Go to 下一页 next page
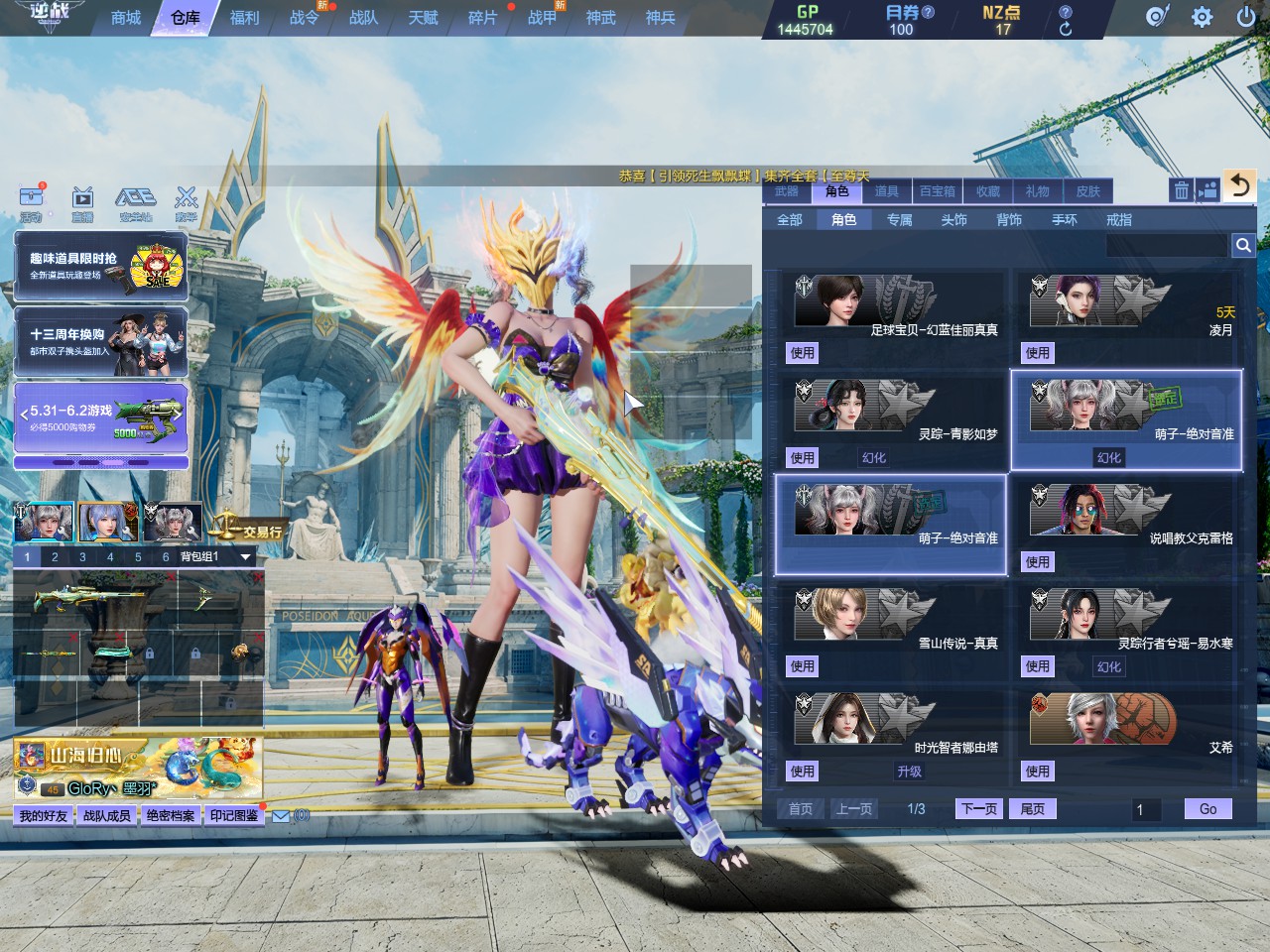Image resolution: width=1270 pixels, height=952 pixels. [x=979, y=809]
